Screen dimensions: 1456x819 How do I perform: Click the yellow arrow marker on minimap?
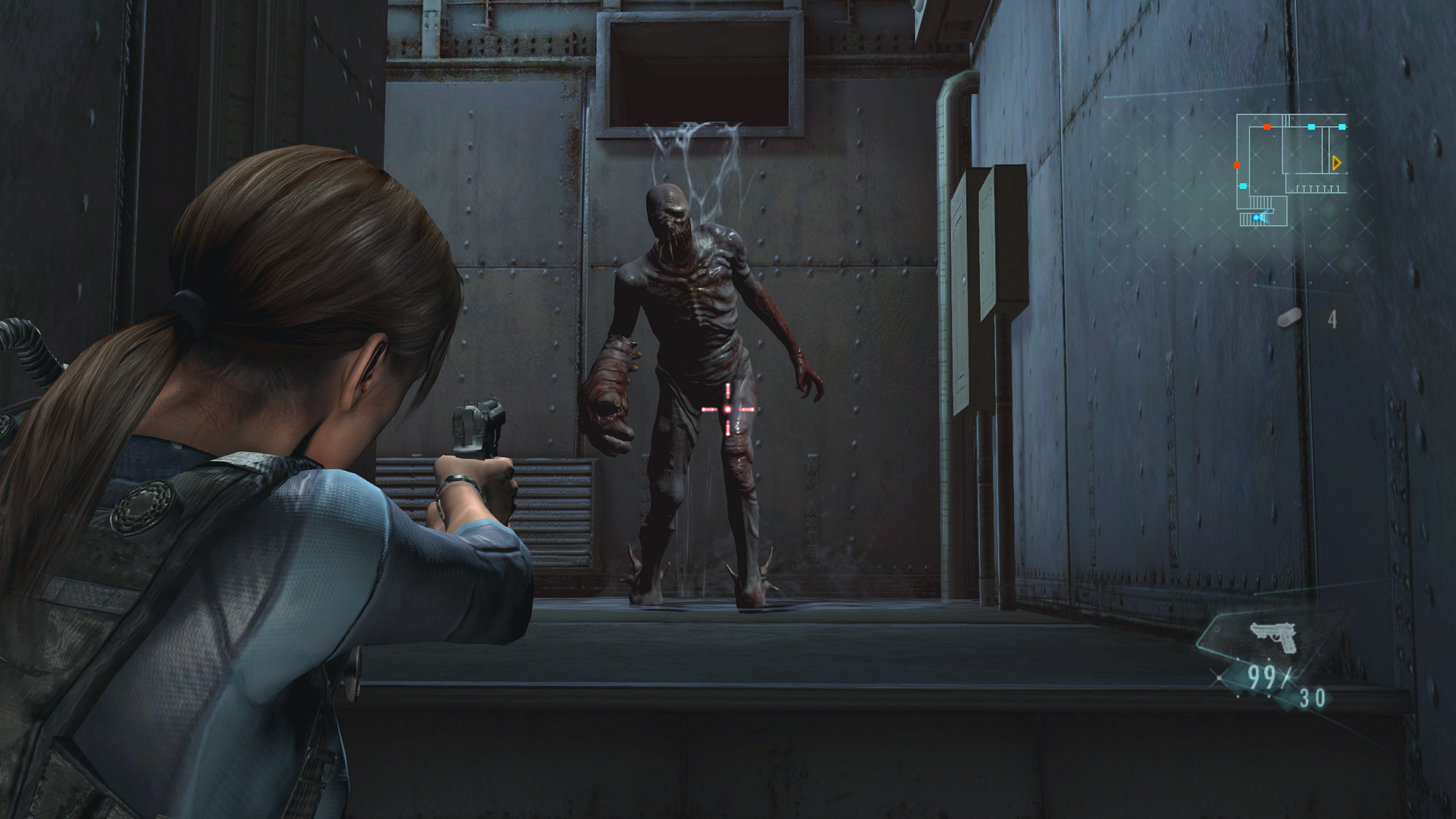click(x=1336, y=163)
